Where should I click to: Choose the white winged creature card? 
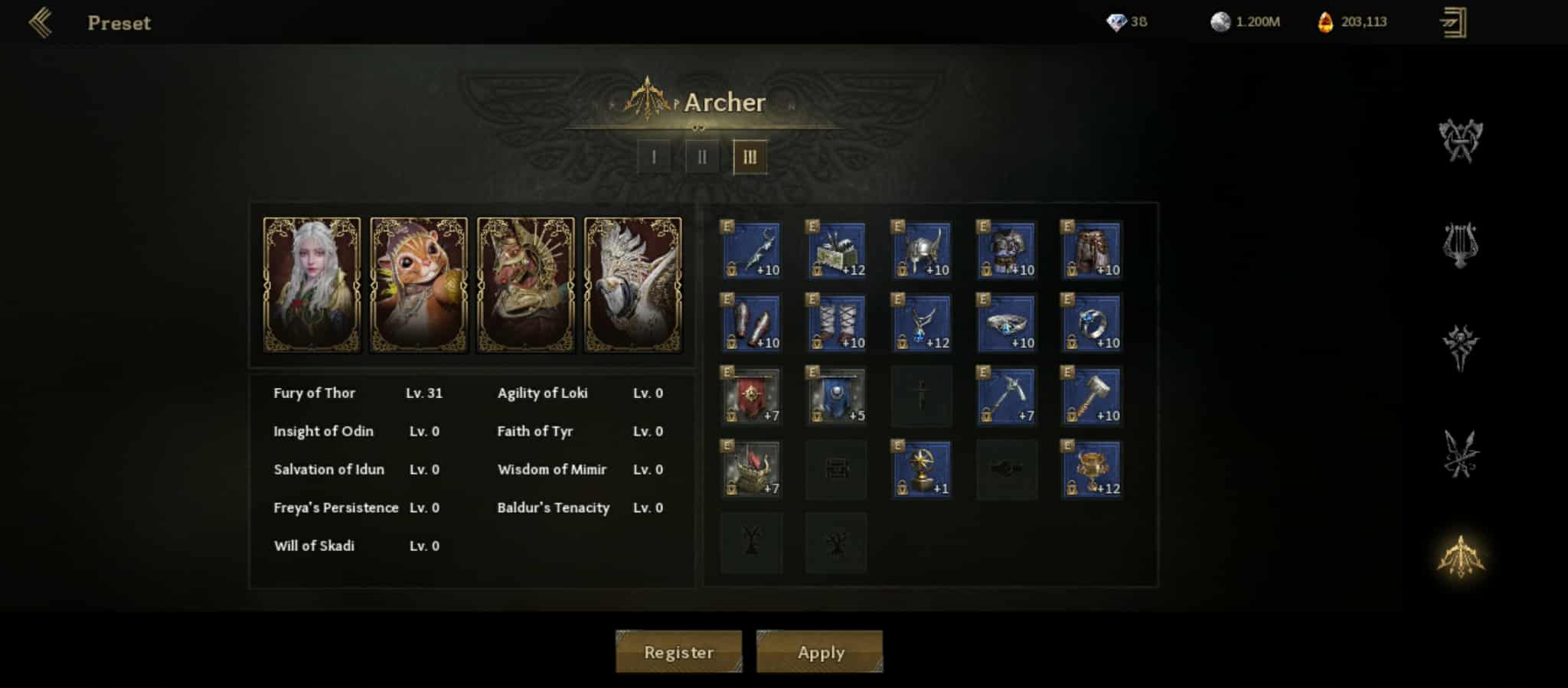tap(632, 285)
